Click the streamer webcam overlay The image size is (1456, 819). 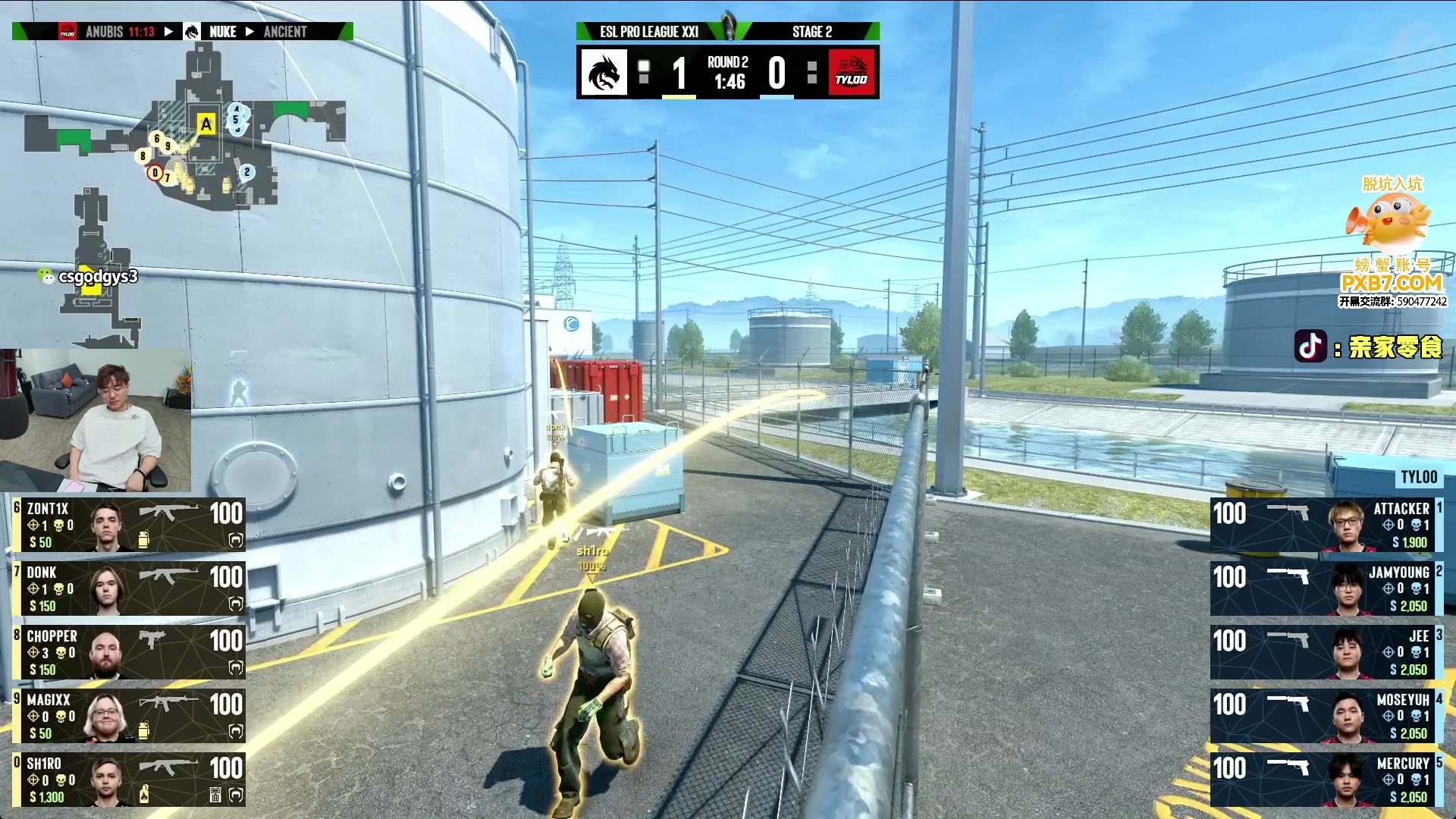[96, 419]
